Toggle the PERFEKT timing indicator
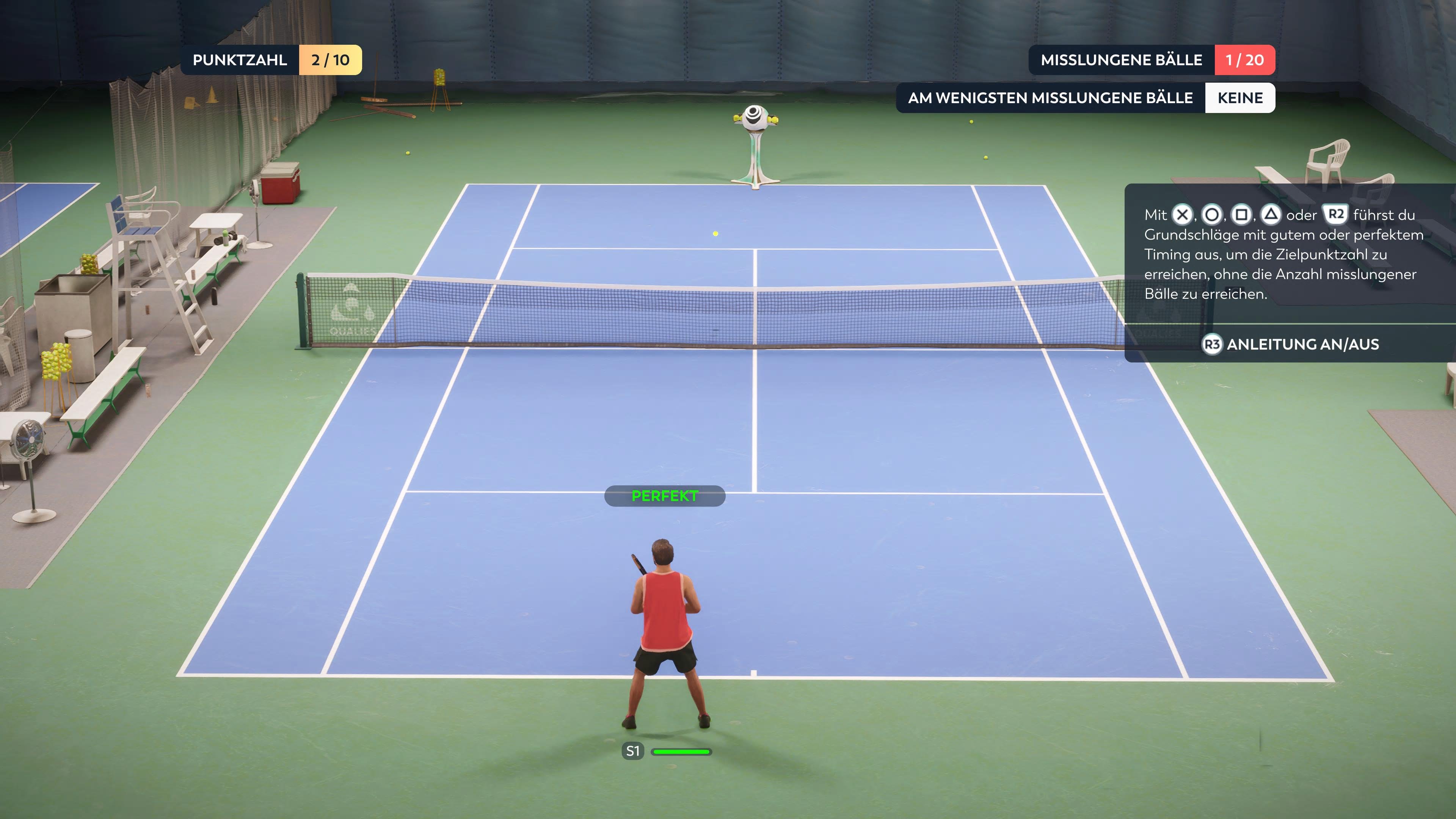1456x819 pixels. (x=665, y=496)
